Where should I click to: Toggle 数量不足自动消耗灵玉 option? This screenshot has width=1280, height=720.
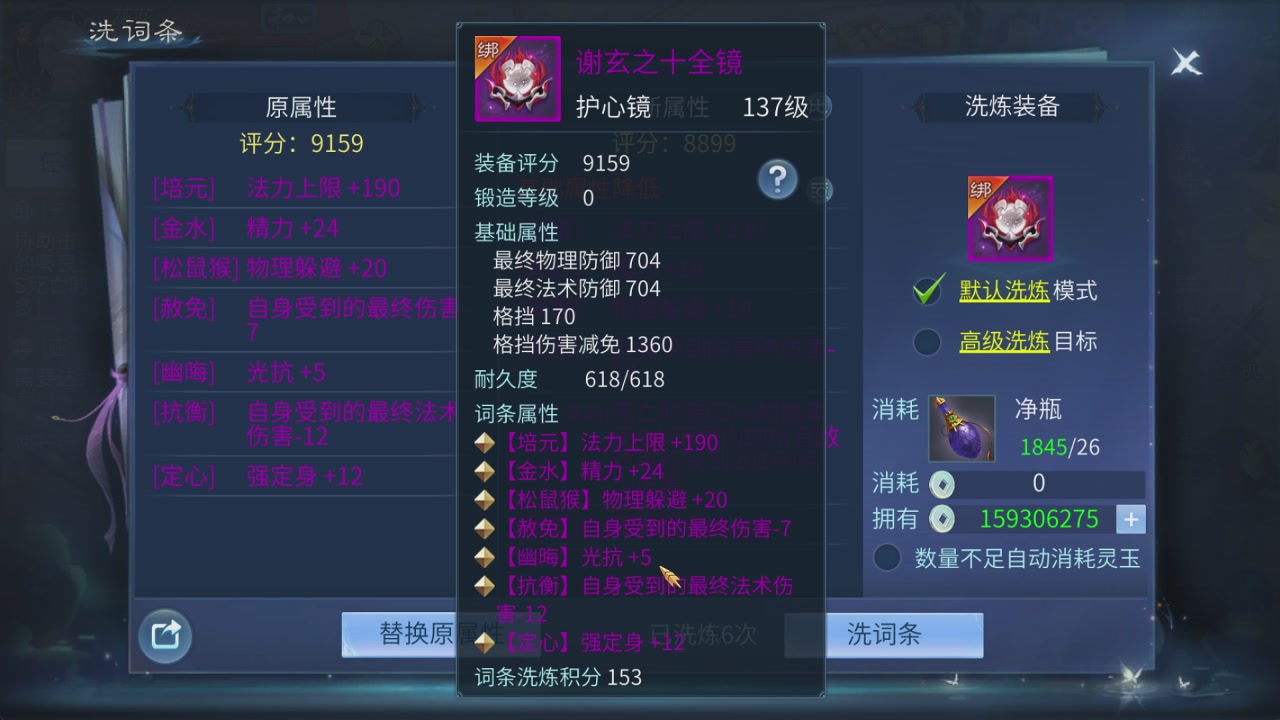pyautogui.click(x=887, y=558)
